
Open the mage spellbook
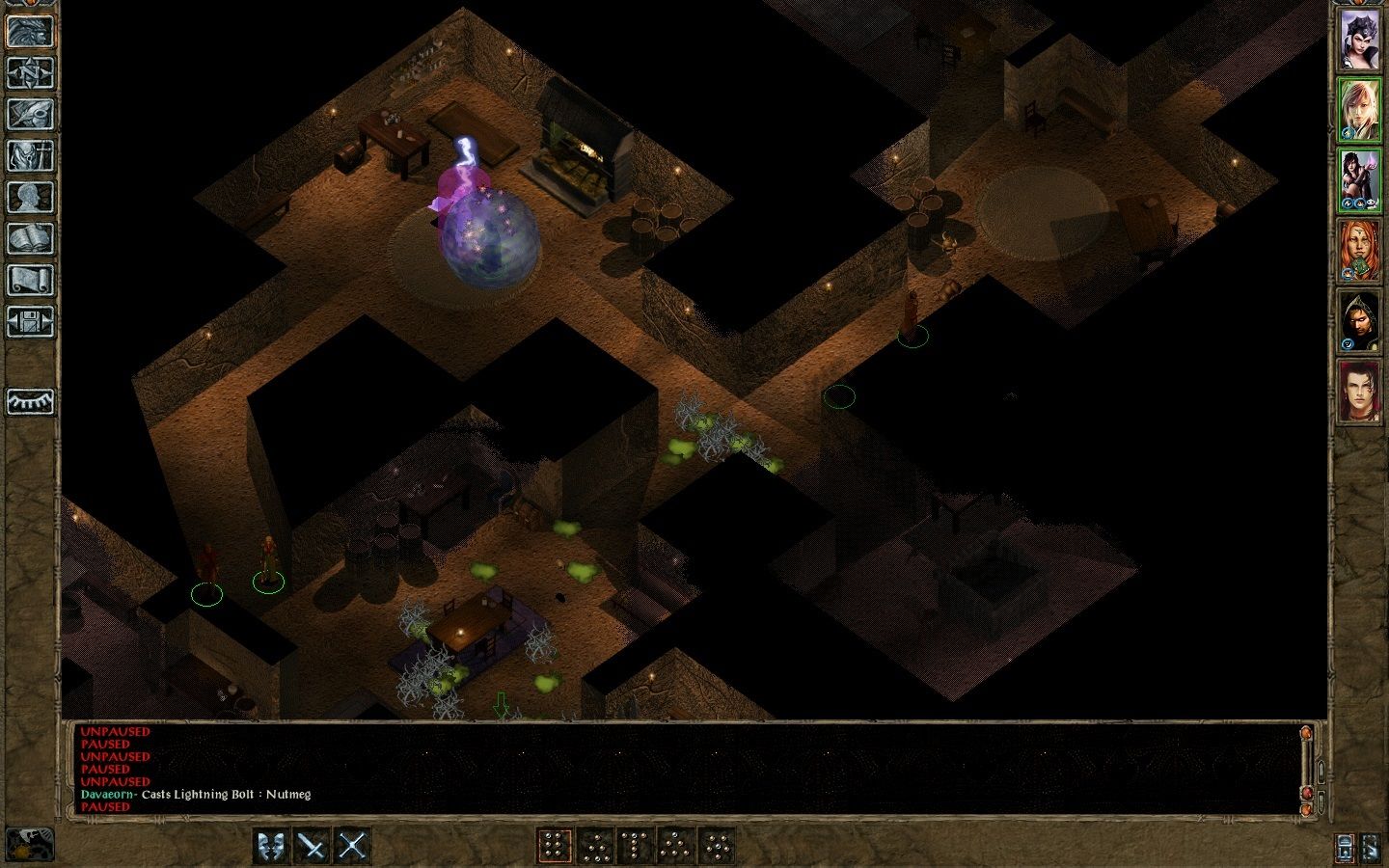point(30,238)
